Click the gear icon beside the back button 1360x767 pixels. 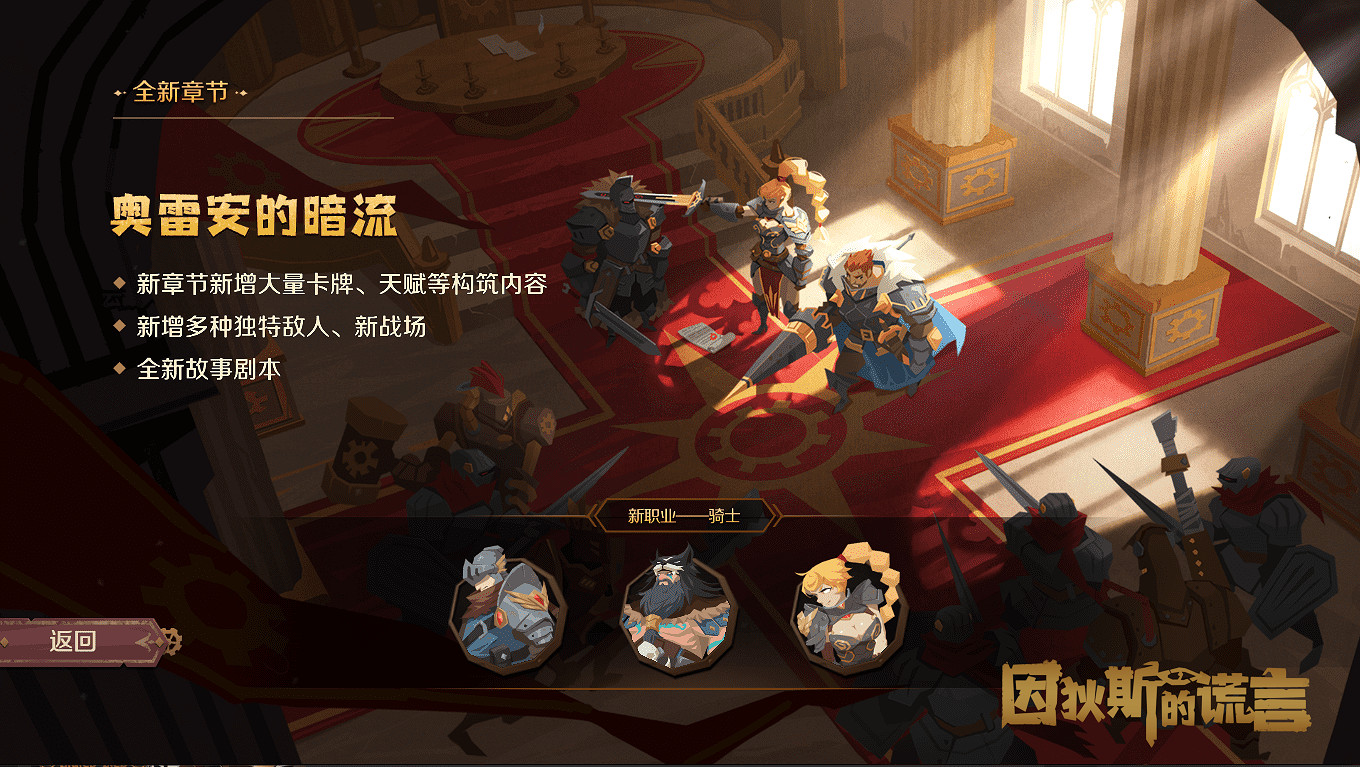170,640
